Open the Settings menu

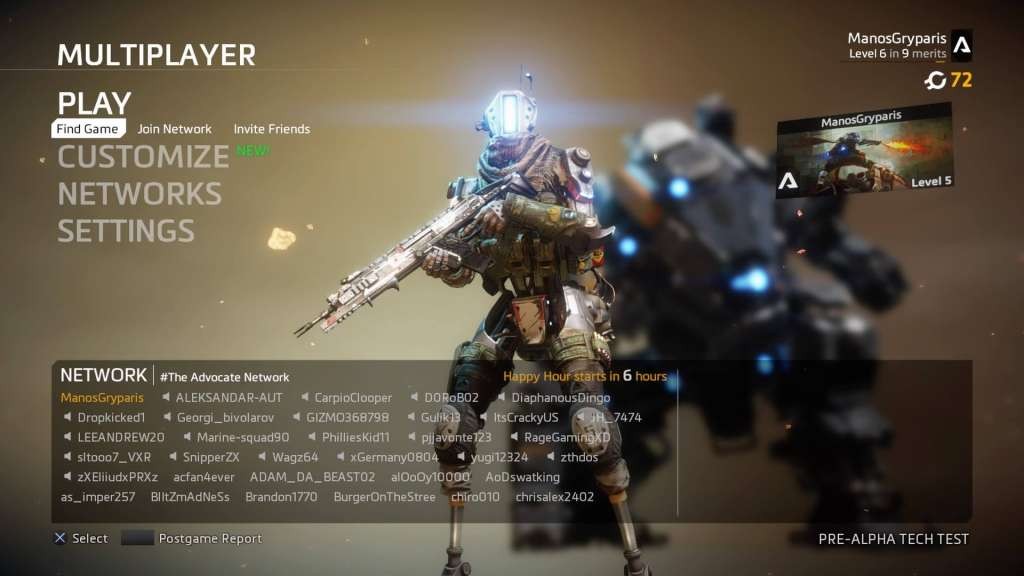click(x=126, y=231)
